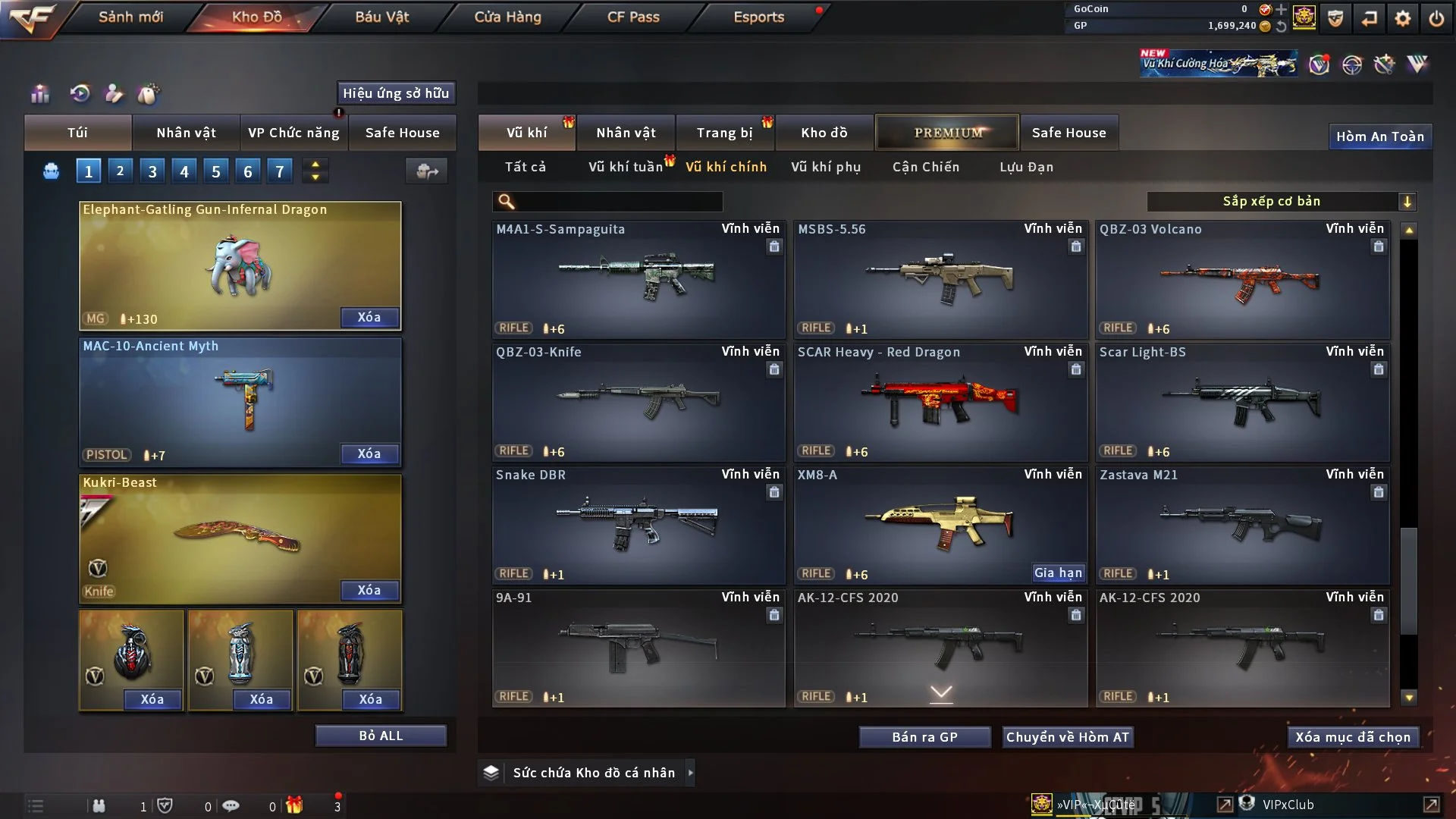
Task: Go to the Sảnh mới lobby
Action: tap(130, 17)
